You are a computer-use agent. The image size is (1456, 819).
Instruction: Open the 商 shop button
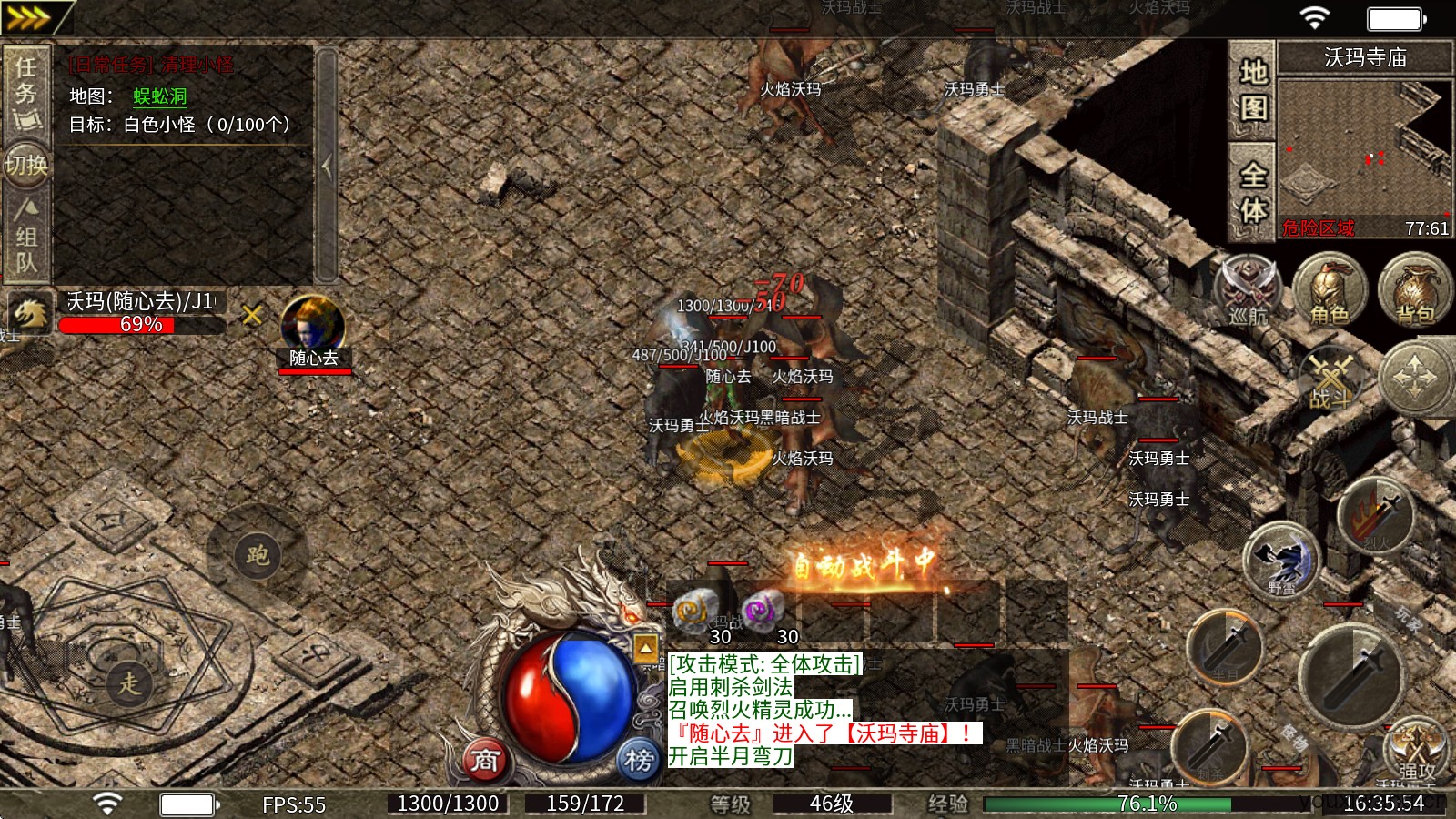485,759
